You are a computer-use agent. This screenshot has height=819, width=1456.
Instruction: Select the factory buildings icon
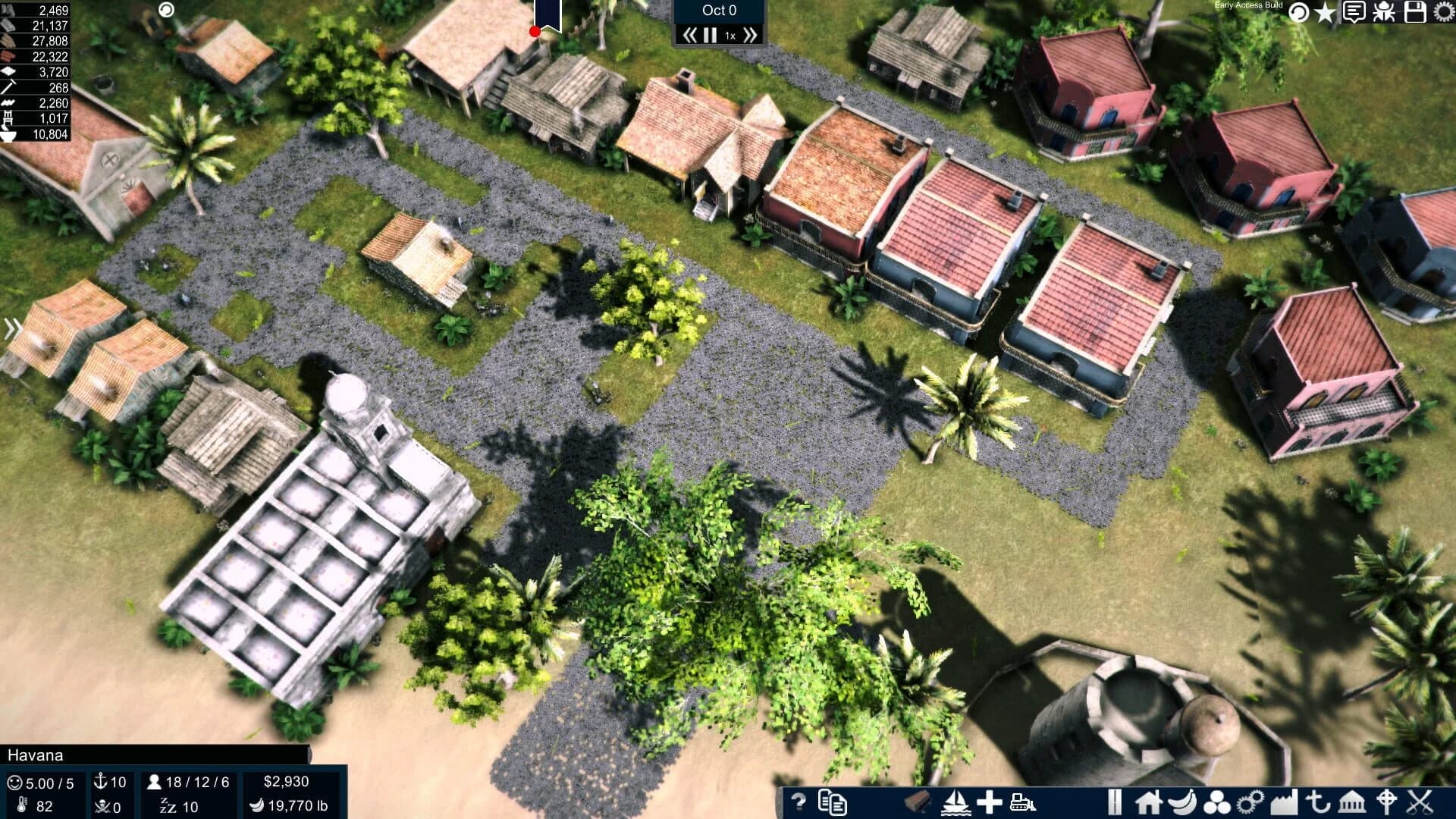tap(1284, 802)
